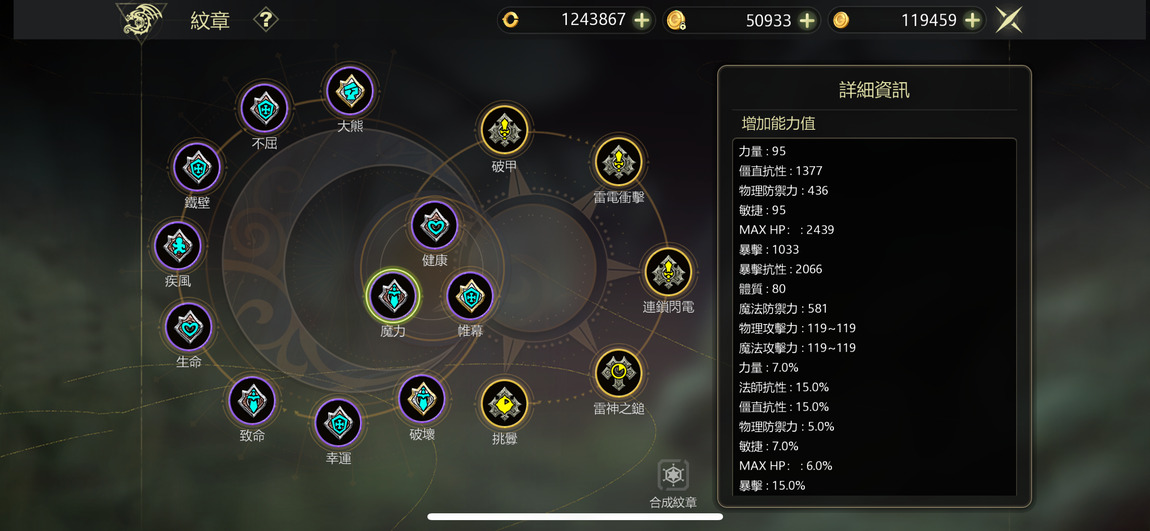Select the 連鎖閃電 emblem

(x=668, y=272)
